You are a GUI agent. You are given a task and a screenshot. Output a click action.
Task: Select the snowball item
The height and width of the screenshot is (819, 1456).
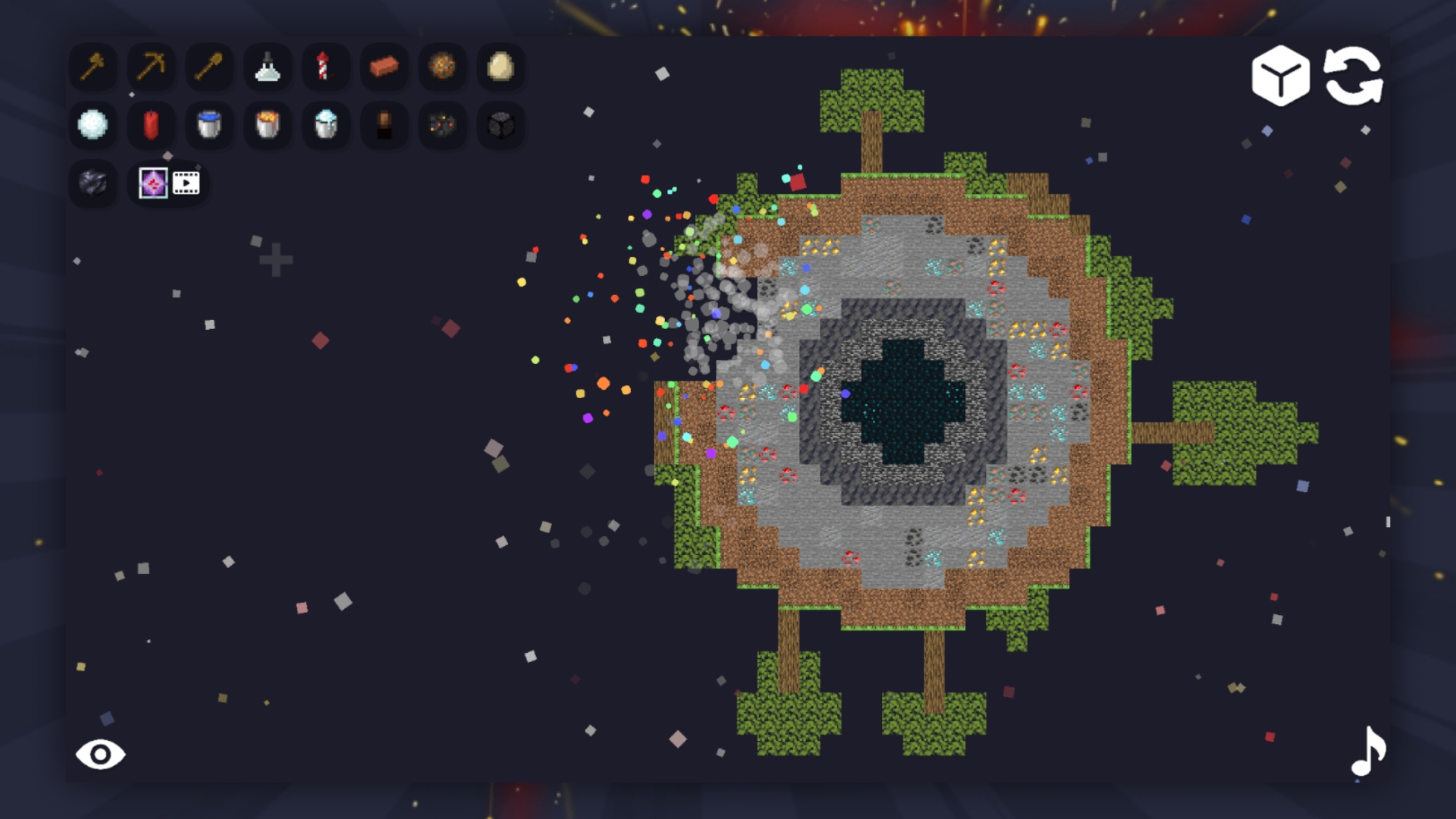click(x=93, y=124)
